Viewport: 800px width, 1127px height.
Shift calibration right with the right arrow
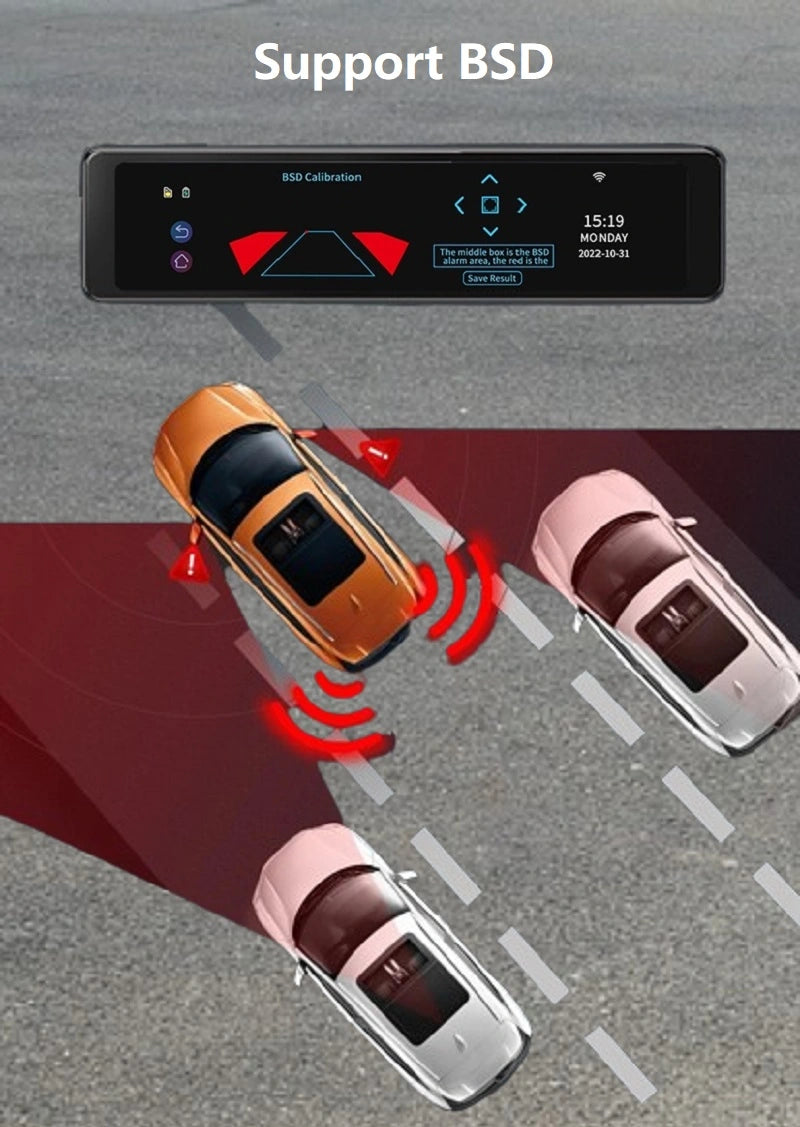pyautogui.click(x=521, y=205)
